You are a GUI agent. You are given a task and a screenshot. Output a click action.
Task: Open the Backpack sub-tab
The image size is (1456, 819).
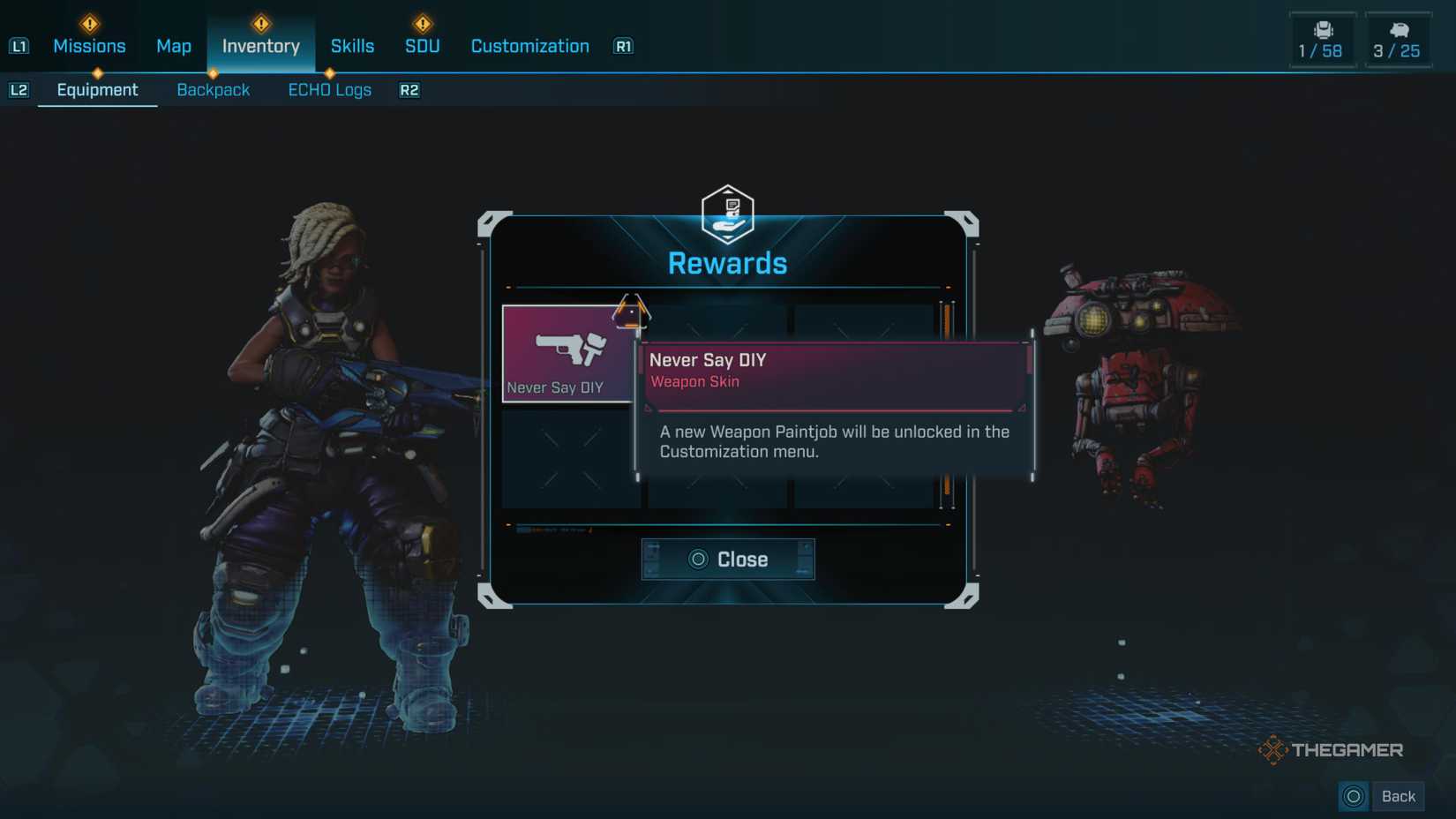[213, 90]
